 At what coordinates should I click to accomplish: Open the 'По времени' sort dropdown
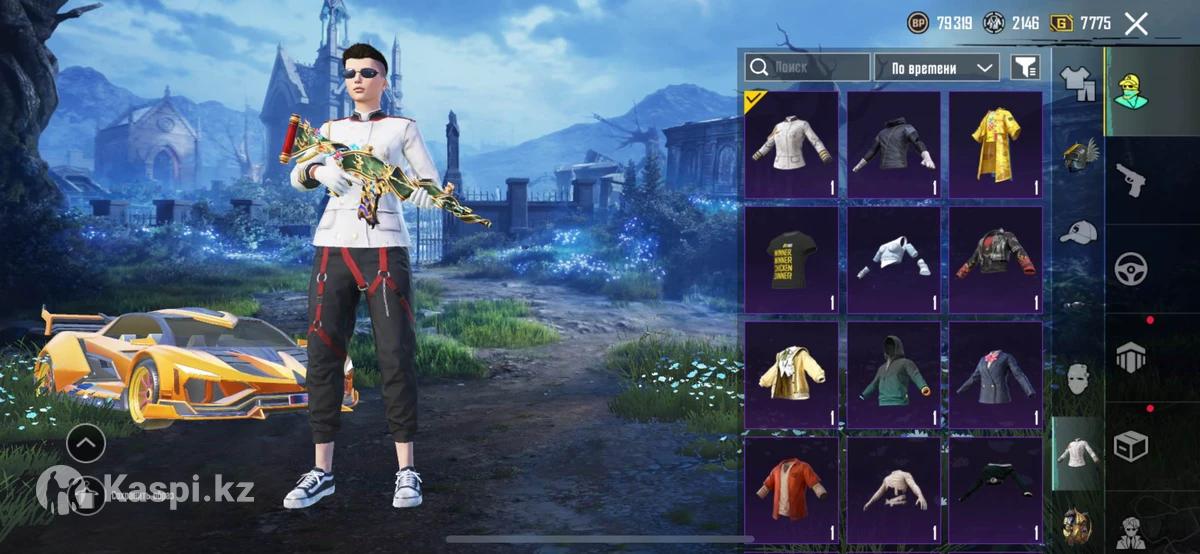(x=937, y=67)
